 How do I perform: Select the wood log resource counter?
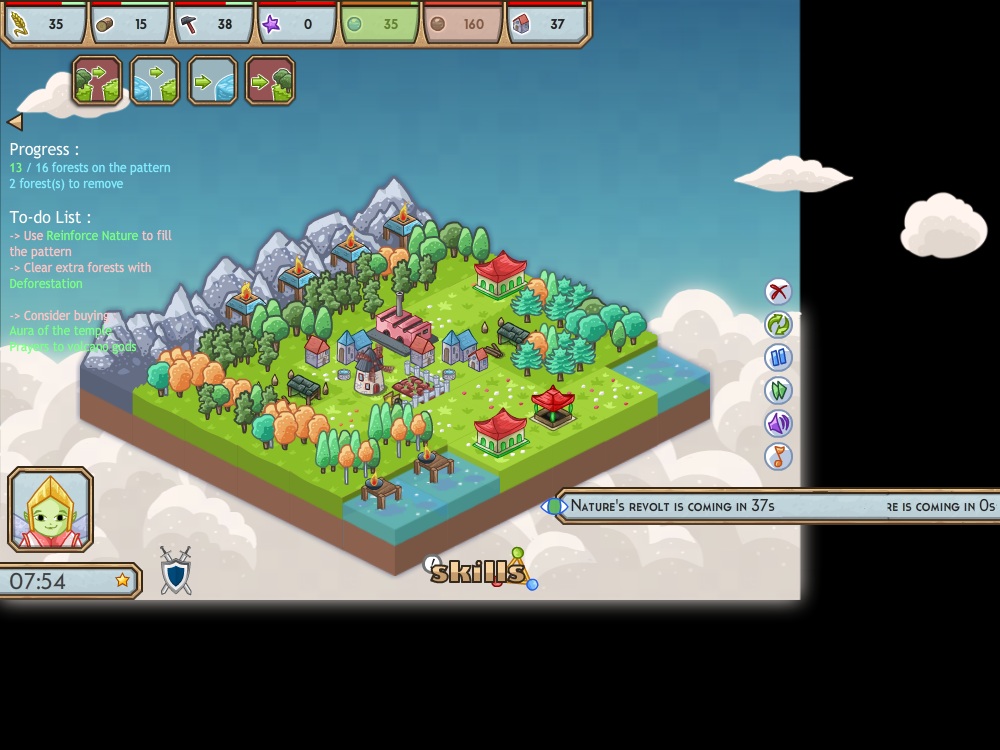pos(130,24)
